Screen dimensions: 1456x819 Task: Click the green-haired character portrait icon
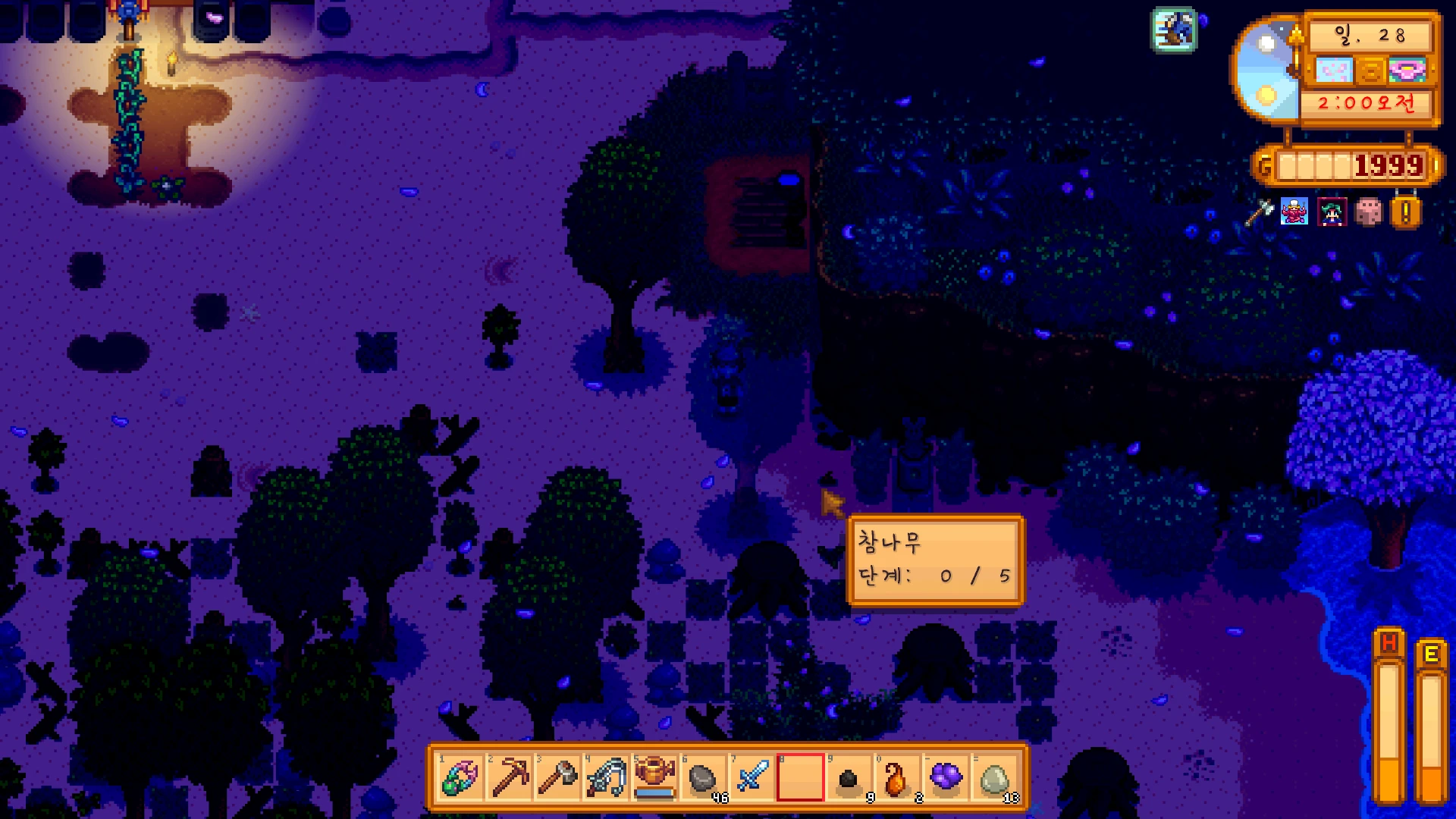(x=1332, y=212)
